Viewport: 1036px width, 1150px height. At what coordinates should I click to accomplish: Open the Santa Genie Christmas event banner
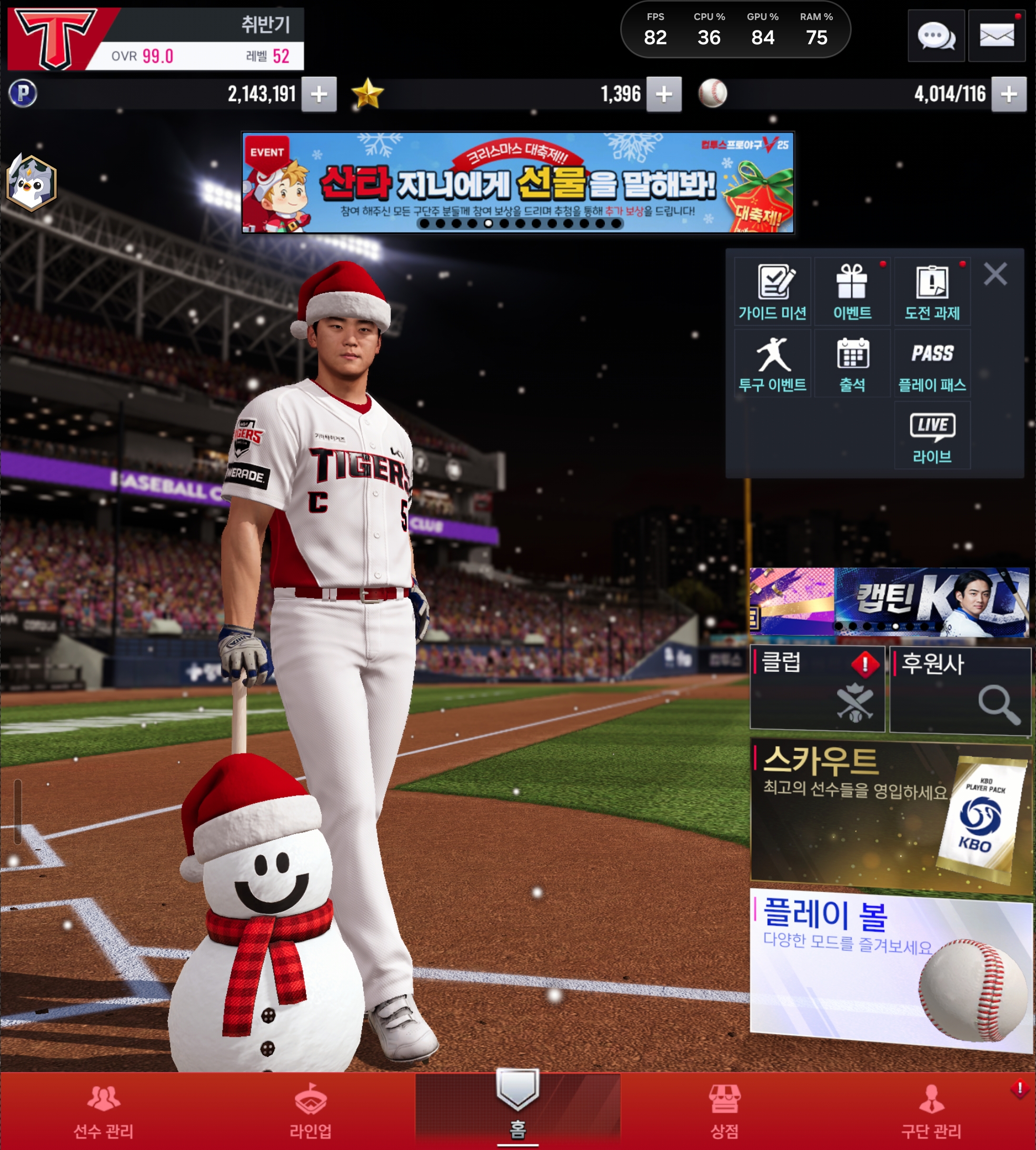coord(517,182)
